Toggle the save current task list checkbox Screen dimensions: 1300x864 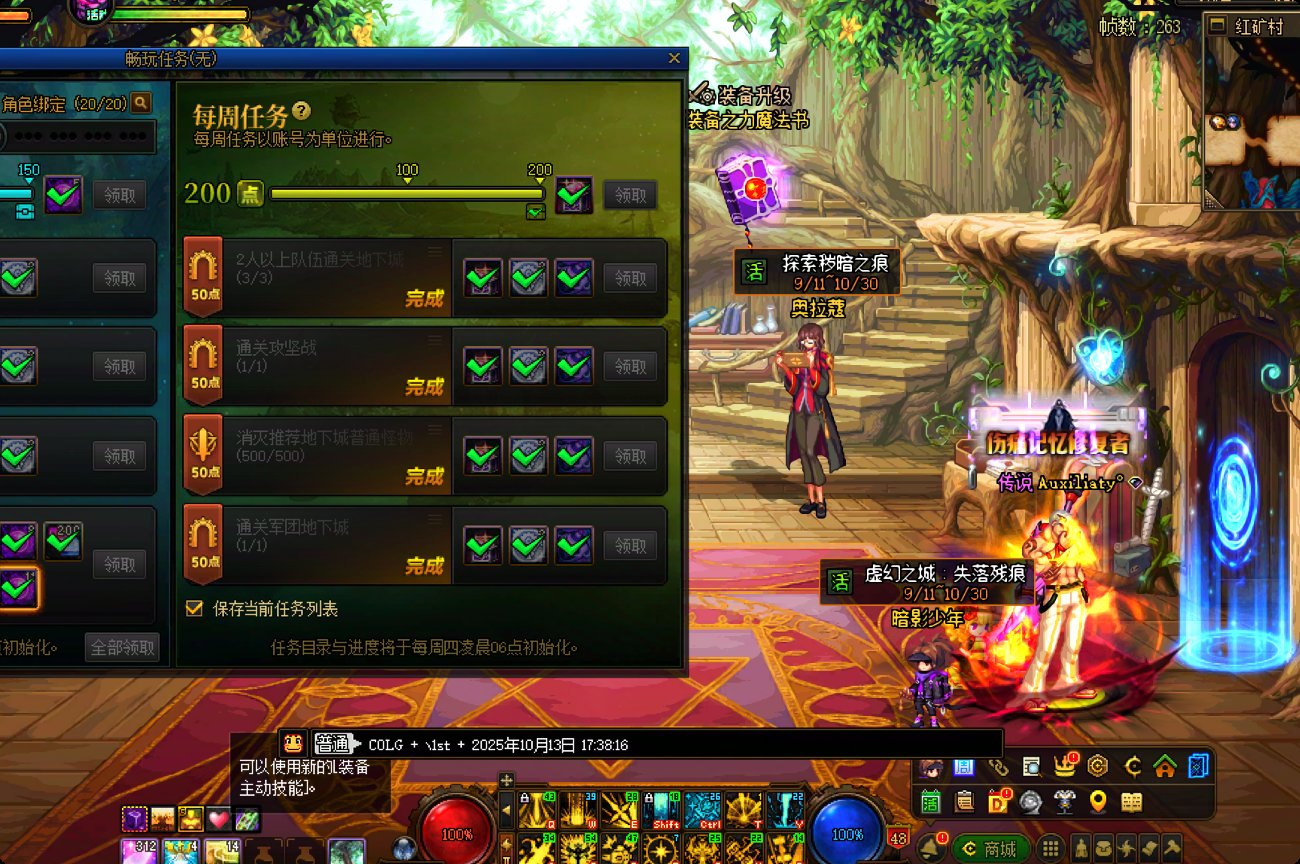click(x=194, y=608)
